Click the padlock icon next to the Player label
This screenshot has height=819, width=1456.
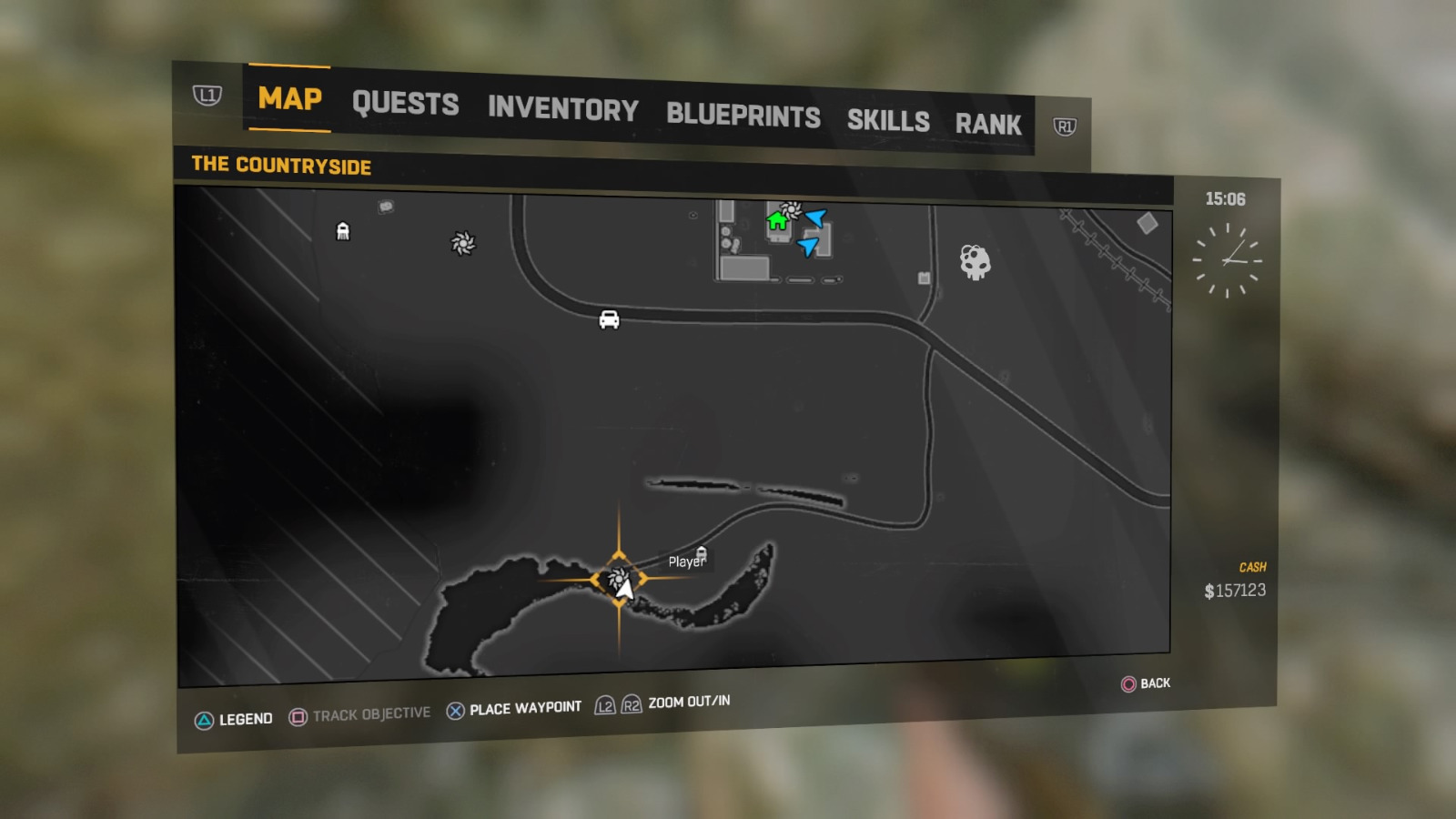coord(703,553)
